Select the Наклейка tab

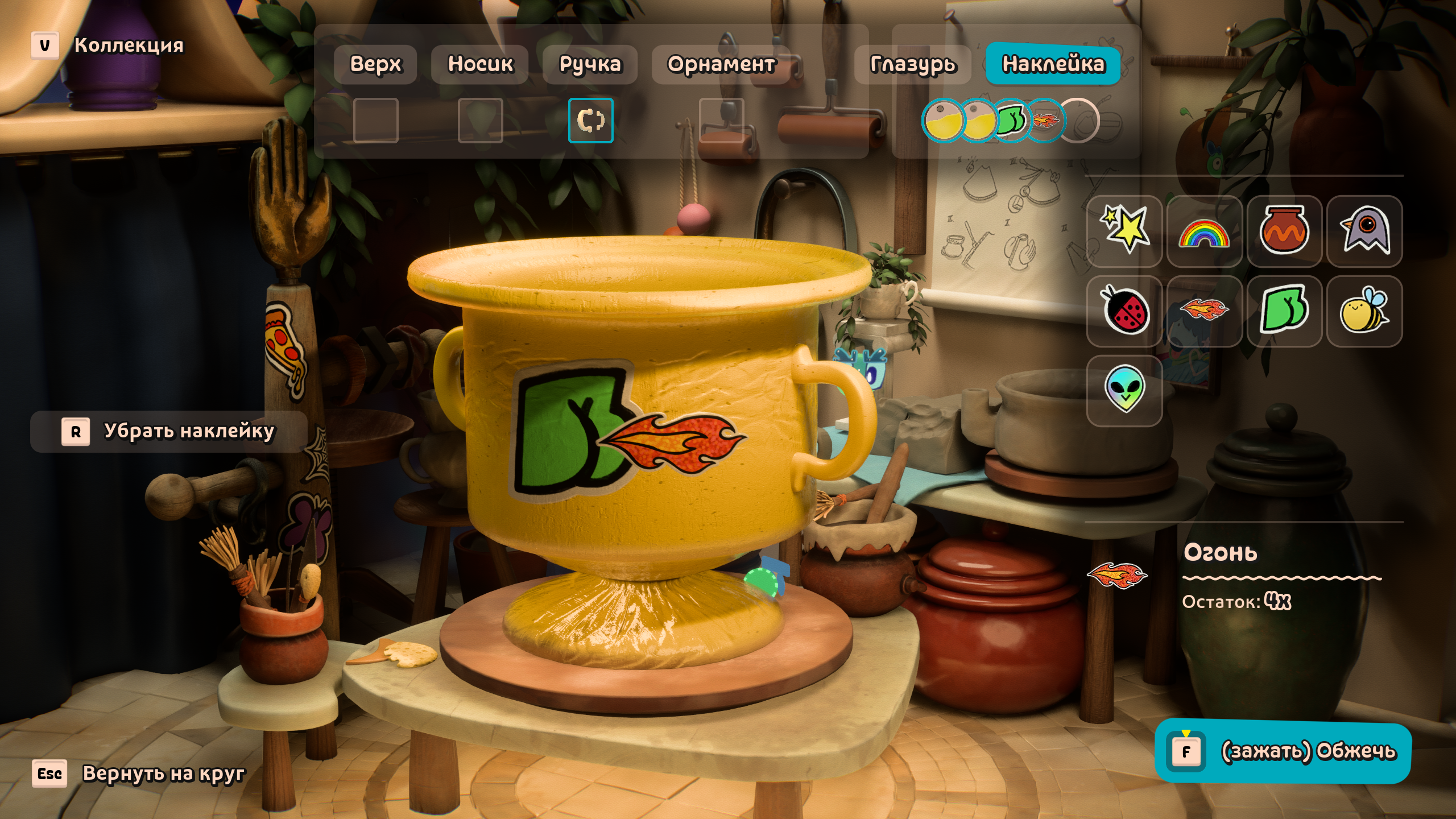point(1053,64)
